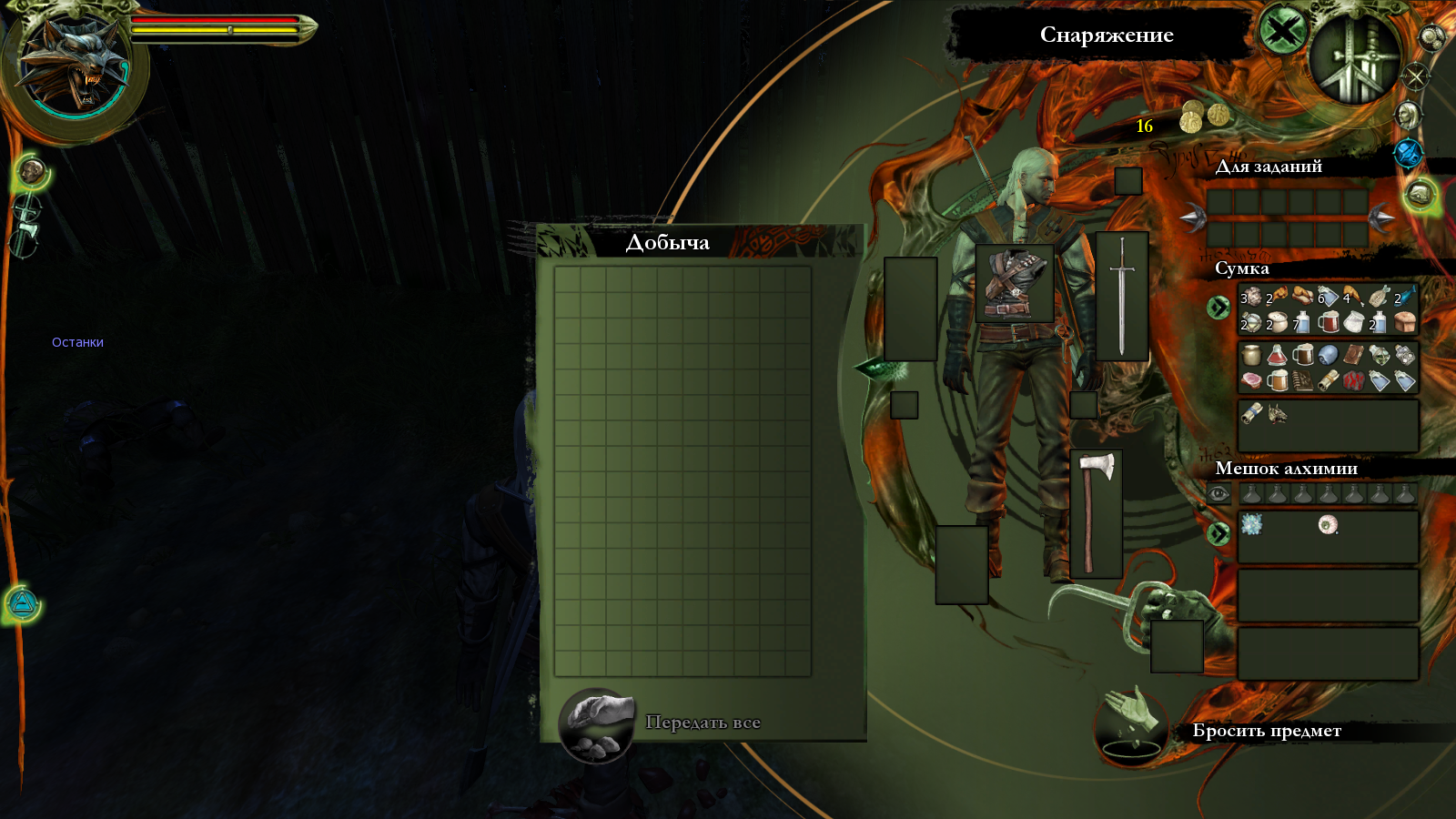The height and width of the screenshot is (819, 1456).
Task: Select the bread loaf in the satchel
Action: click(1406, 321)
